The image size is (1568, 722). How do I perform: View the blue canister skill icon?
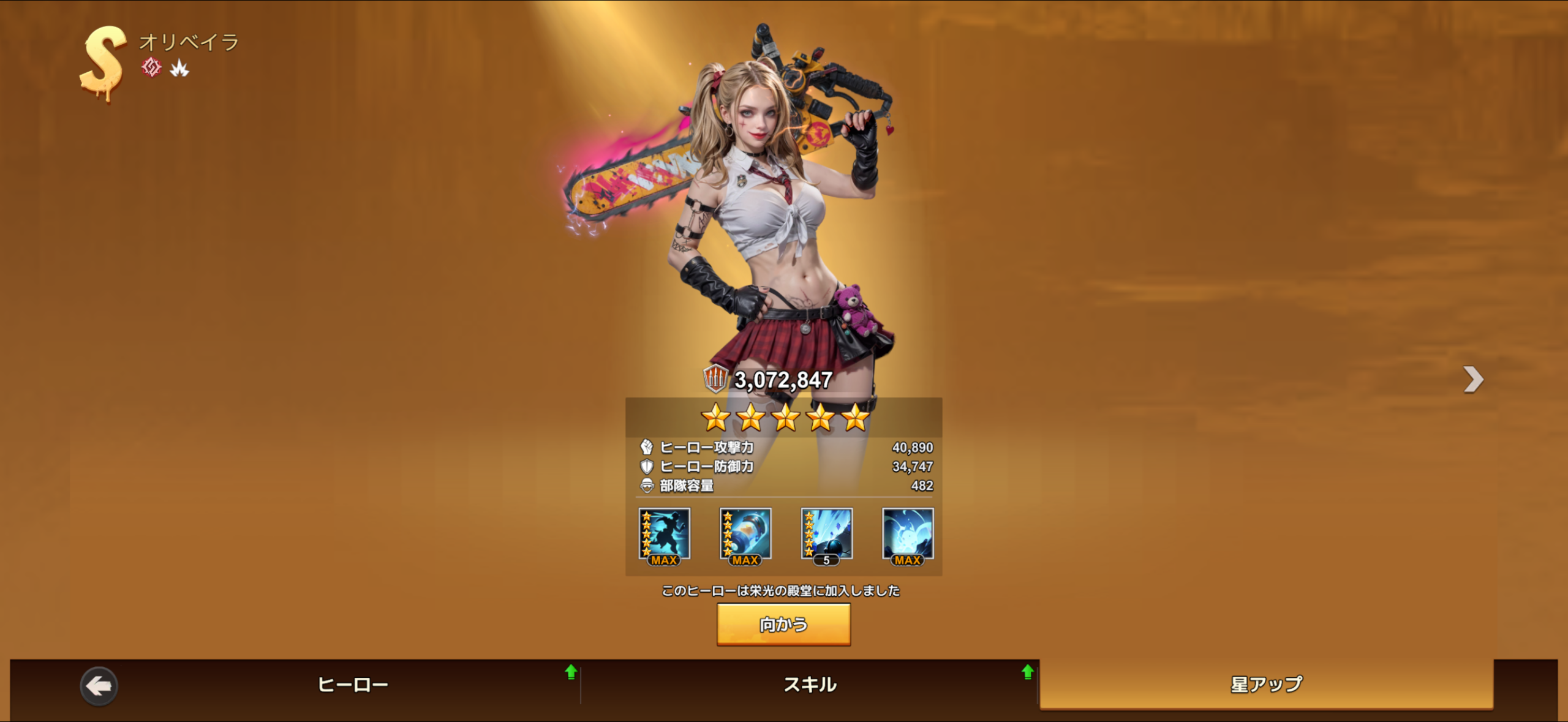(745, 535)
